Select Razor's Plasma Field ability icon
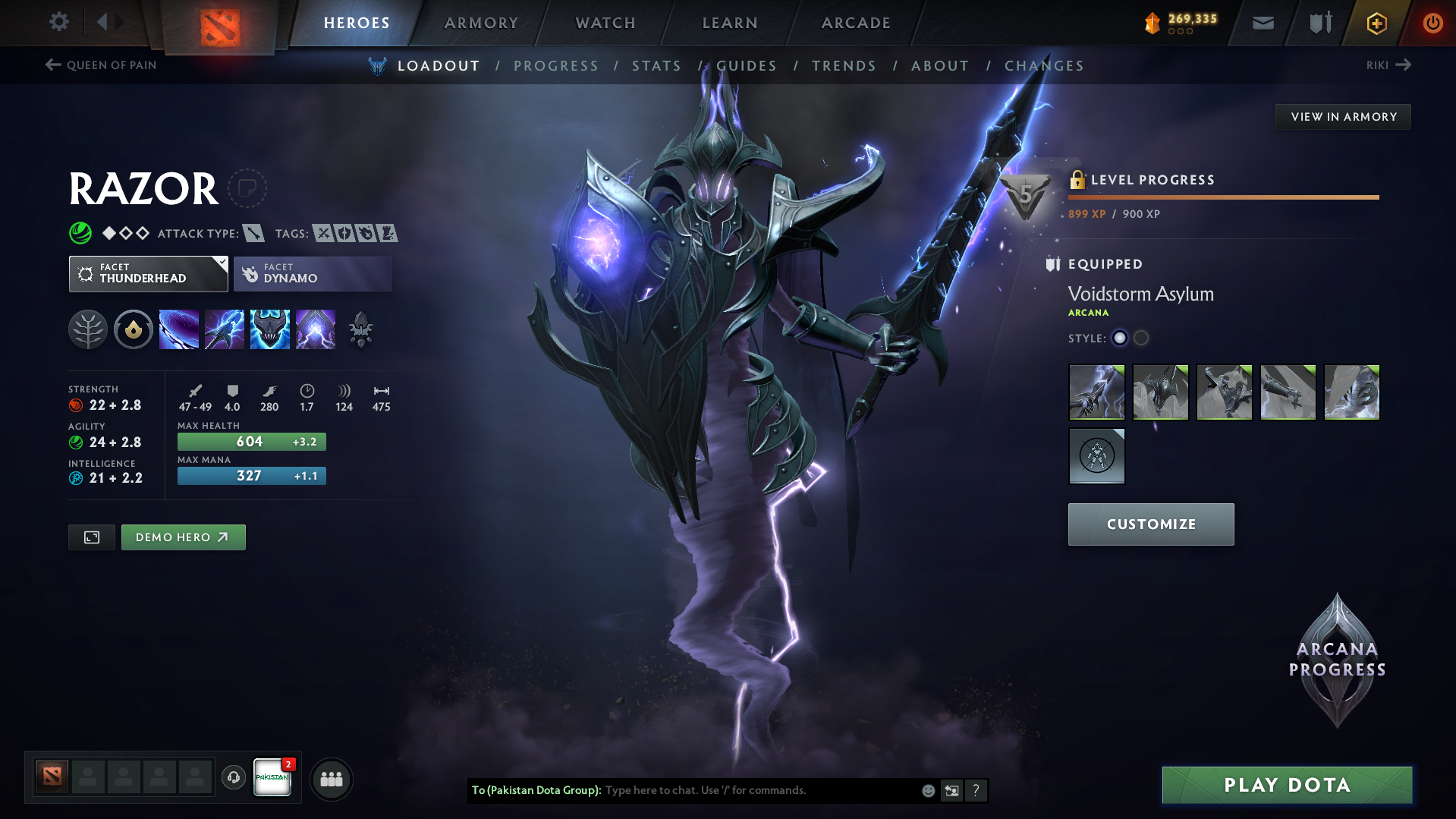 click(x=179, y=329)
